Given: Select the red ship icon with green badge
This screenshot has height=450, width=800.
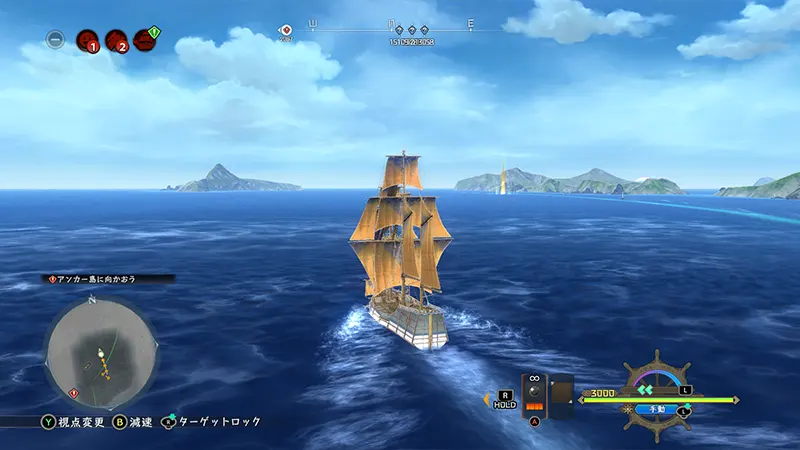Looking at the screenshot, I should click(x=147, y=39).
